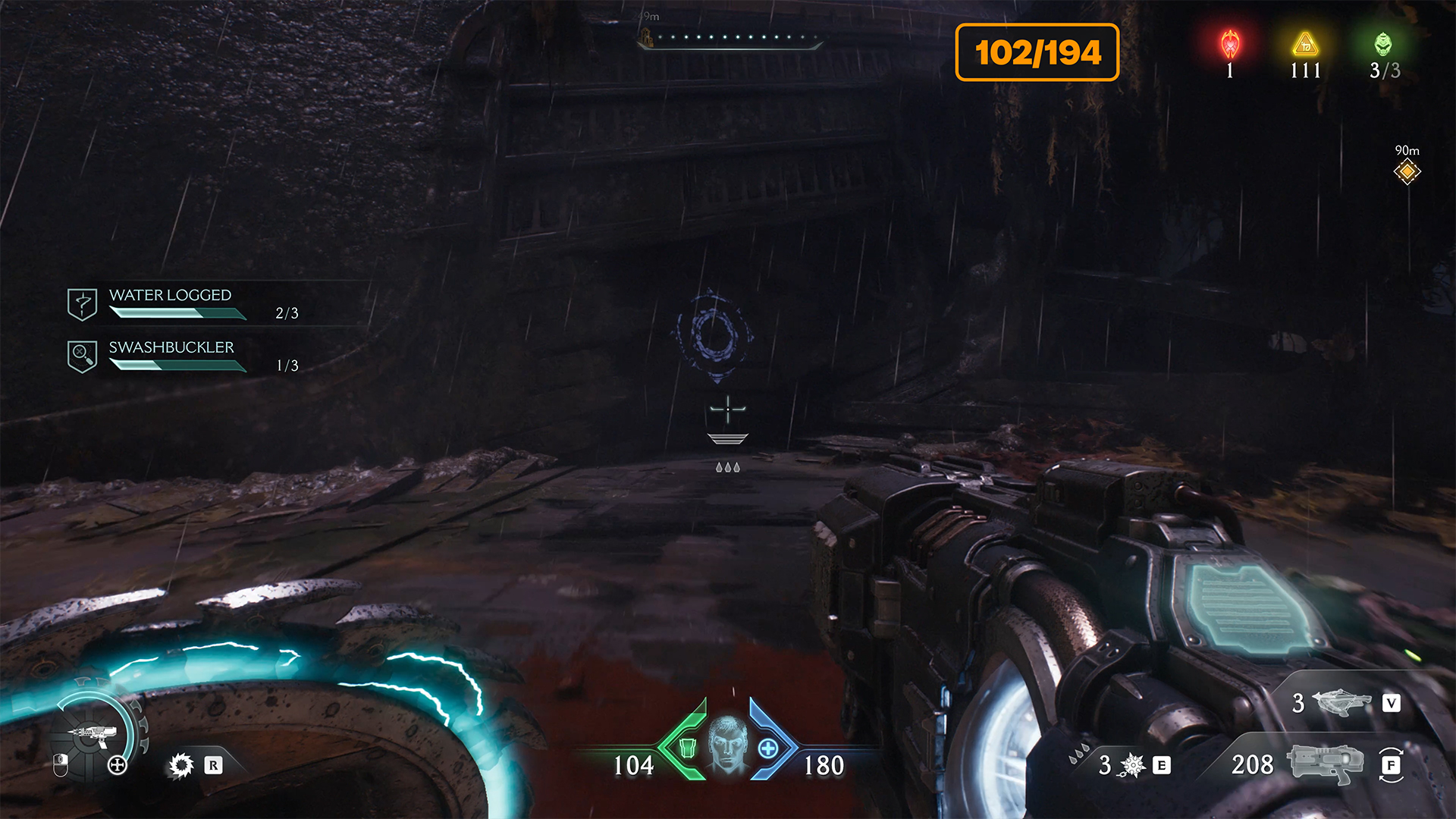Click the blue health cross icon
The width and height of the screenshot is (1456, 819).
[x=767, y=748]
